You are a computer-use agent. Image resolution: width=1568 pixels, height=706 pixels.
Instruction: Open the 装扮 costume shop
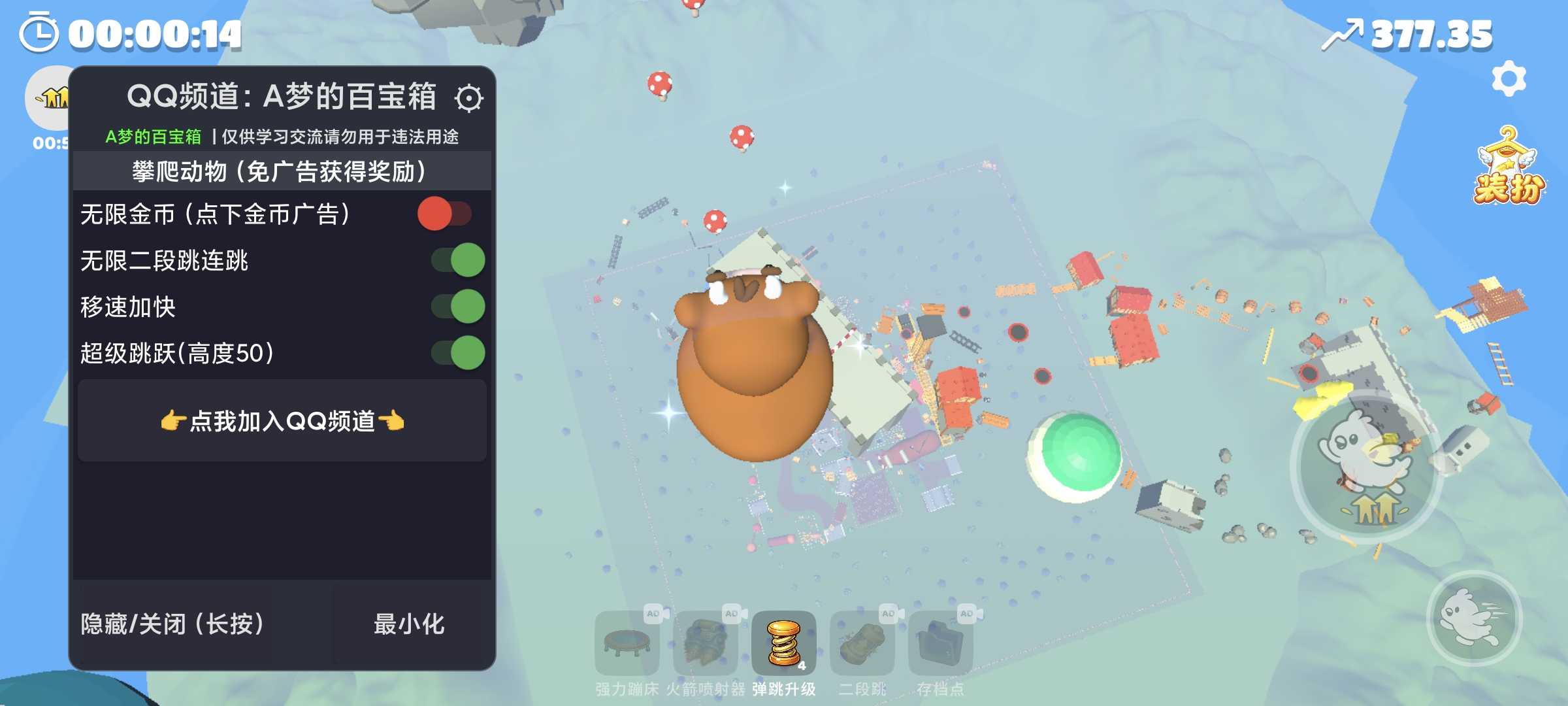(x=1508, y=168)
